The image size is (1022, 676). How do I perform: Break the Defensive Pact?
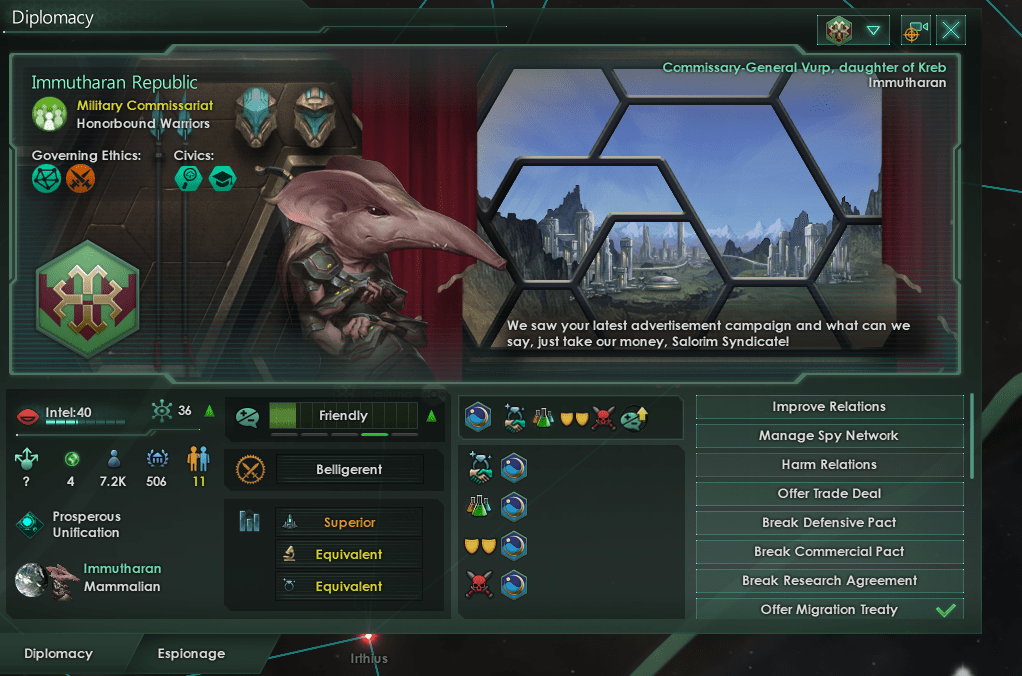click(829, 523)
